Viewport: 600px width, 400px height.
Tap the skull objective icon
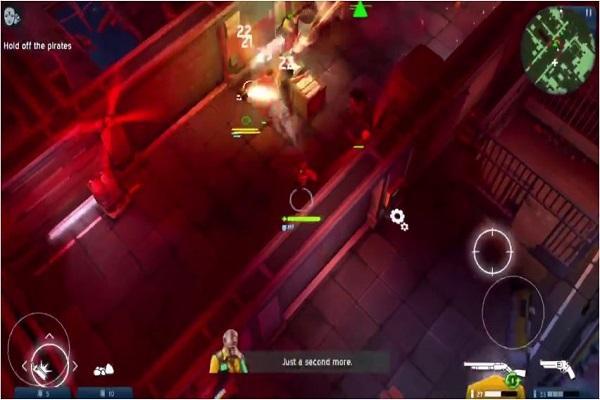[11, 17]
